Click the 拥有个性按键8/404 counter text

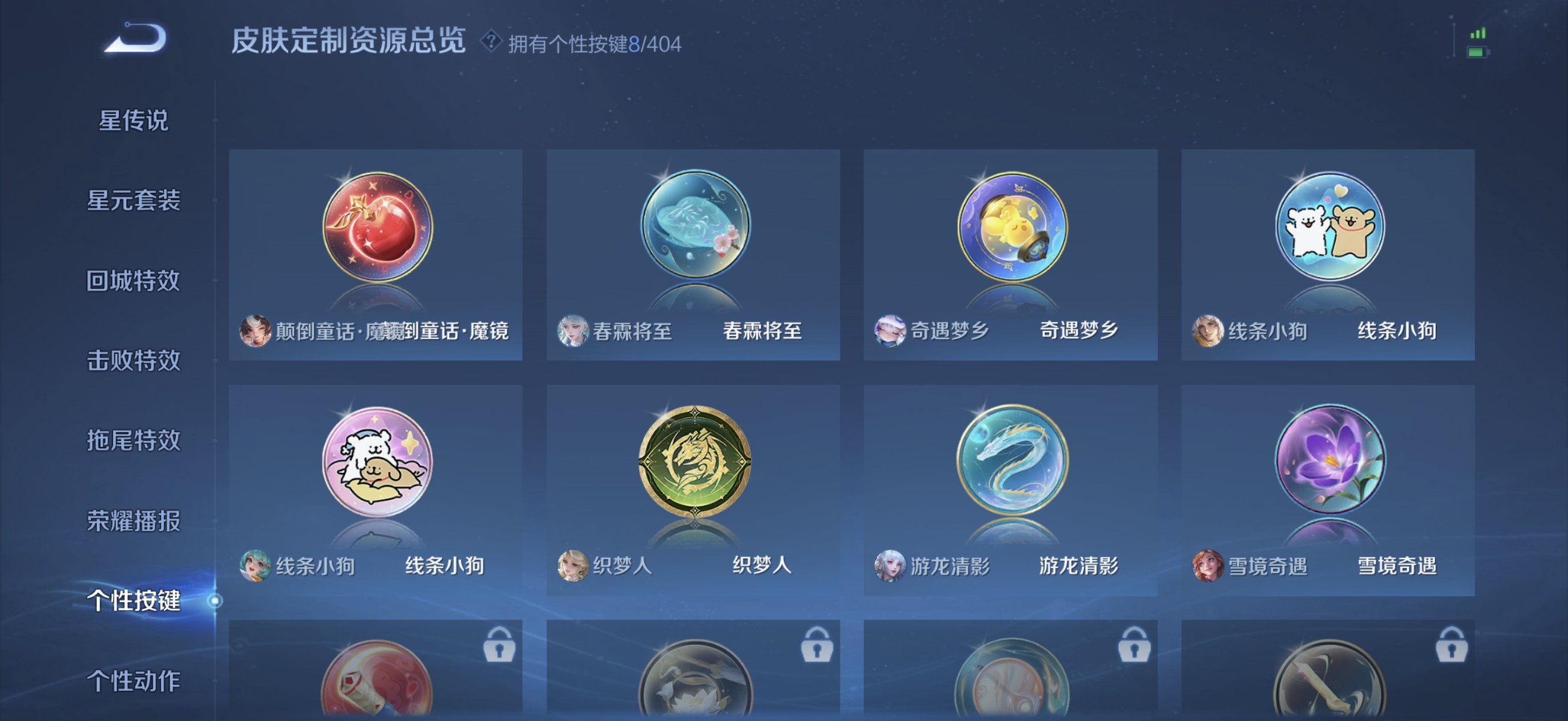coord(593,44)
